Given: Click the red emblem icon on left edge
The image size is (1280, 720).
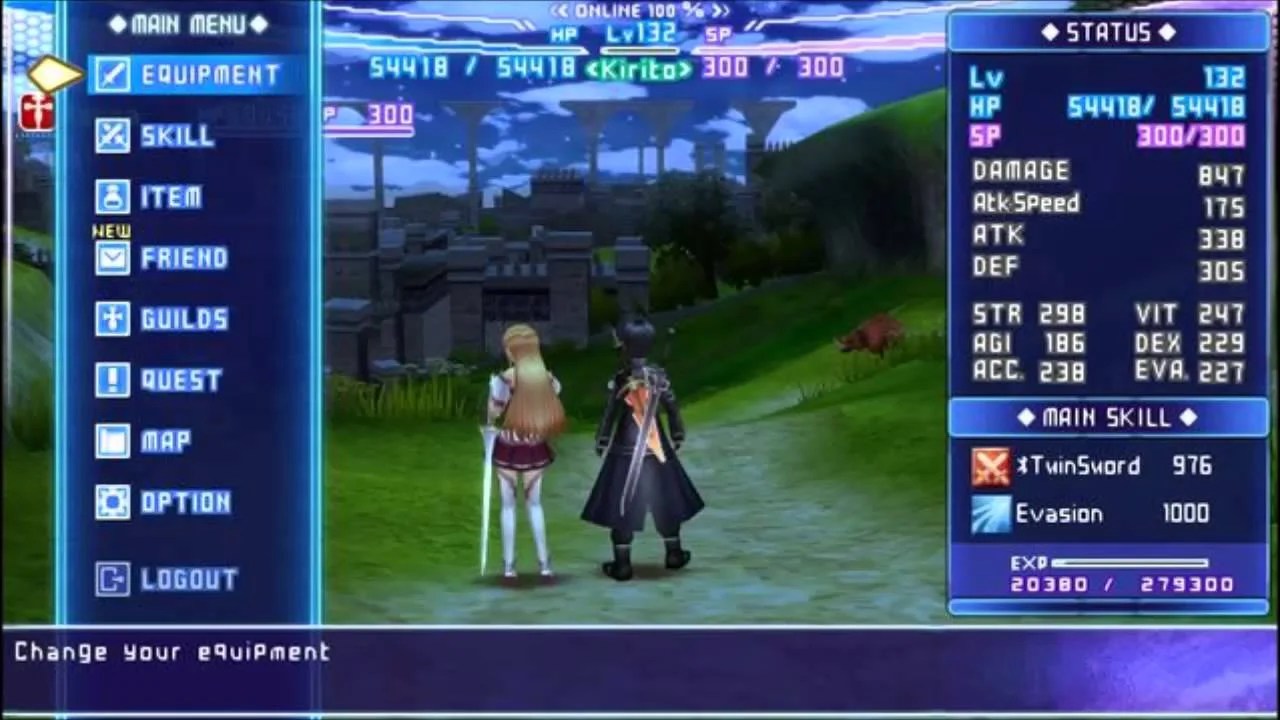Looking at the screenshot, I should [37, 113].
